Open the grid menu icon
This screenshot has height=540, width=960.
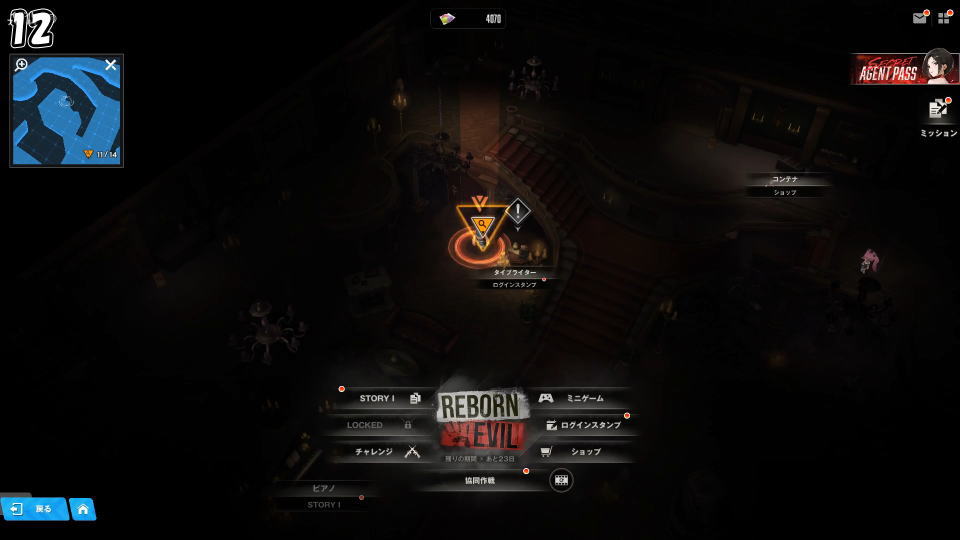point(943,18)
